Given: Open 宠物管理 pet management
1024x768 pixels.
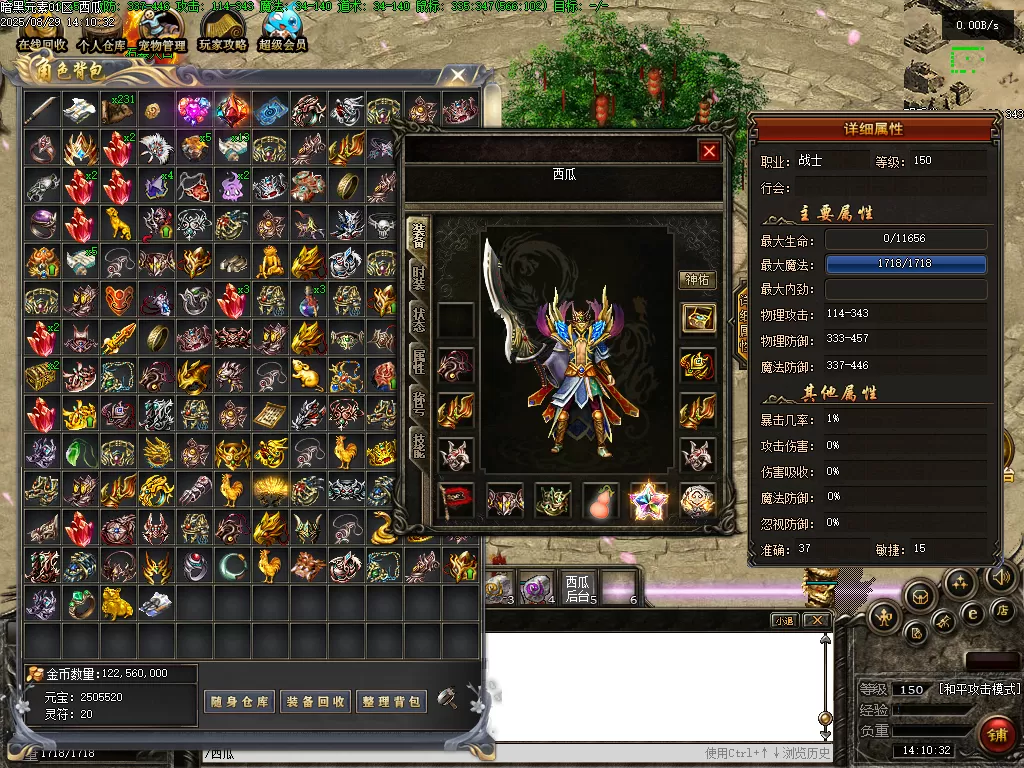Looking at the screenshot, I should [x=161, y=30].
